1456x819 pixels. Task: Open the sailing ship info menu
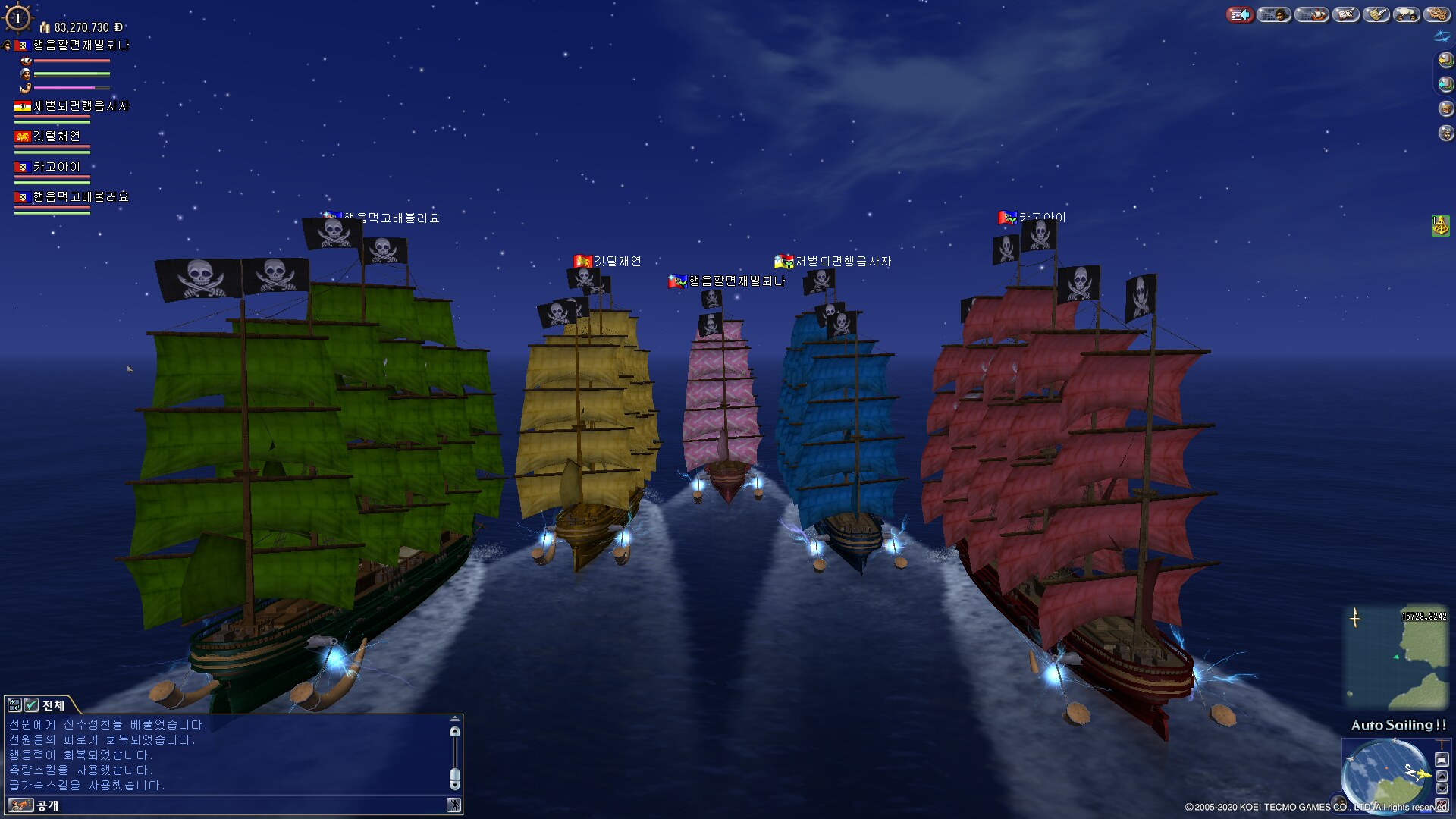1311,14
